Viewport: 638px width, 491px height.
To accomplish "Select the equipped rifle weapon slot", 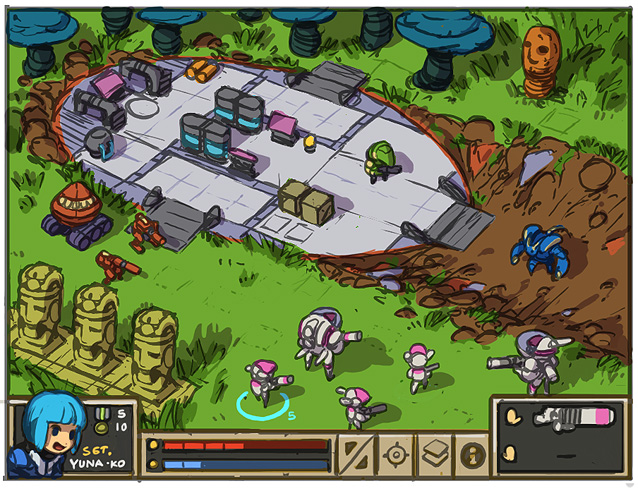I will [573, 418].
